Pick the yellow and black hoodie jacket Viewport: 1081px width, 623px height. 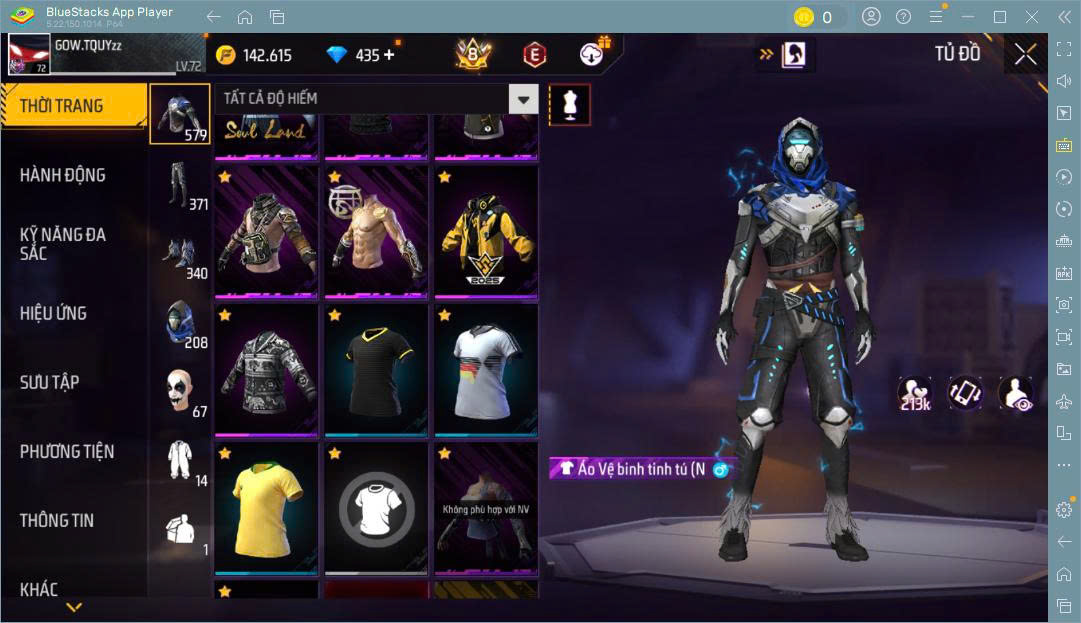(486, 235)
